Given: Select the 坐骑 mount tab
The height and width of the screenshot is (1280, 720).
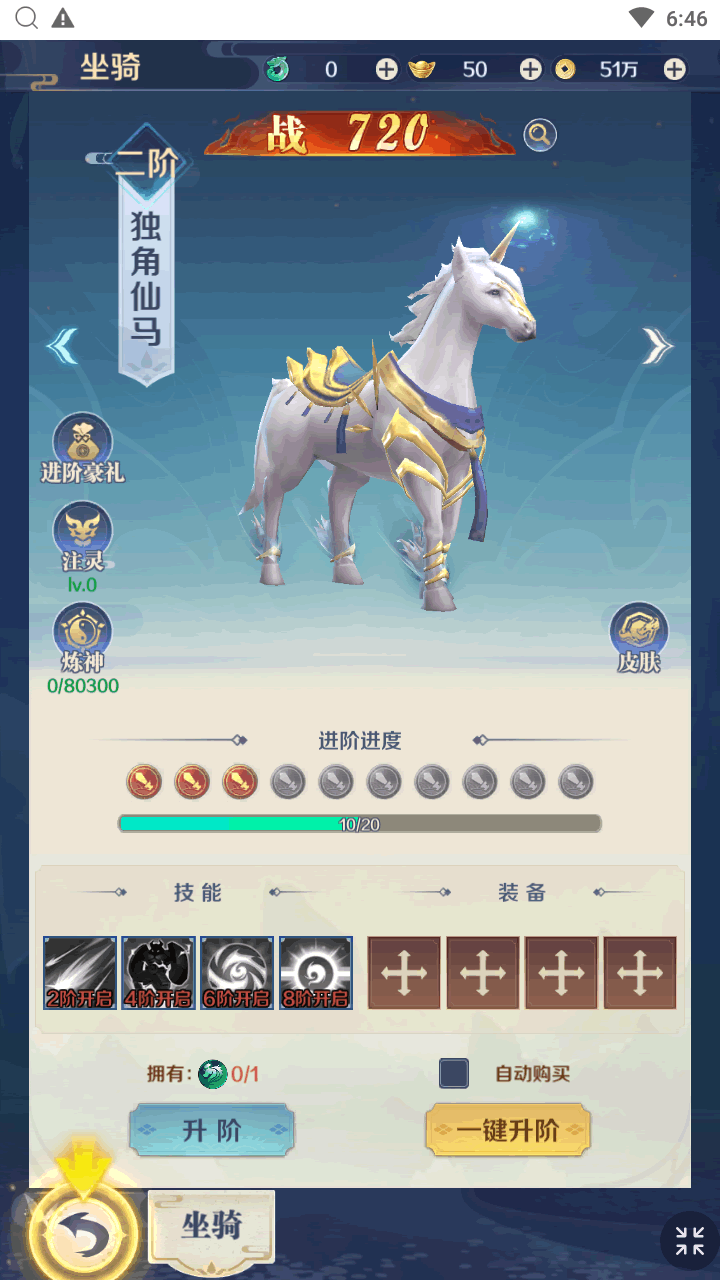Looking at the screenshot, I should tap(211, 1225).
